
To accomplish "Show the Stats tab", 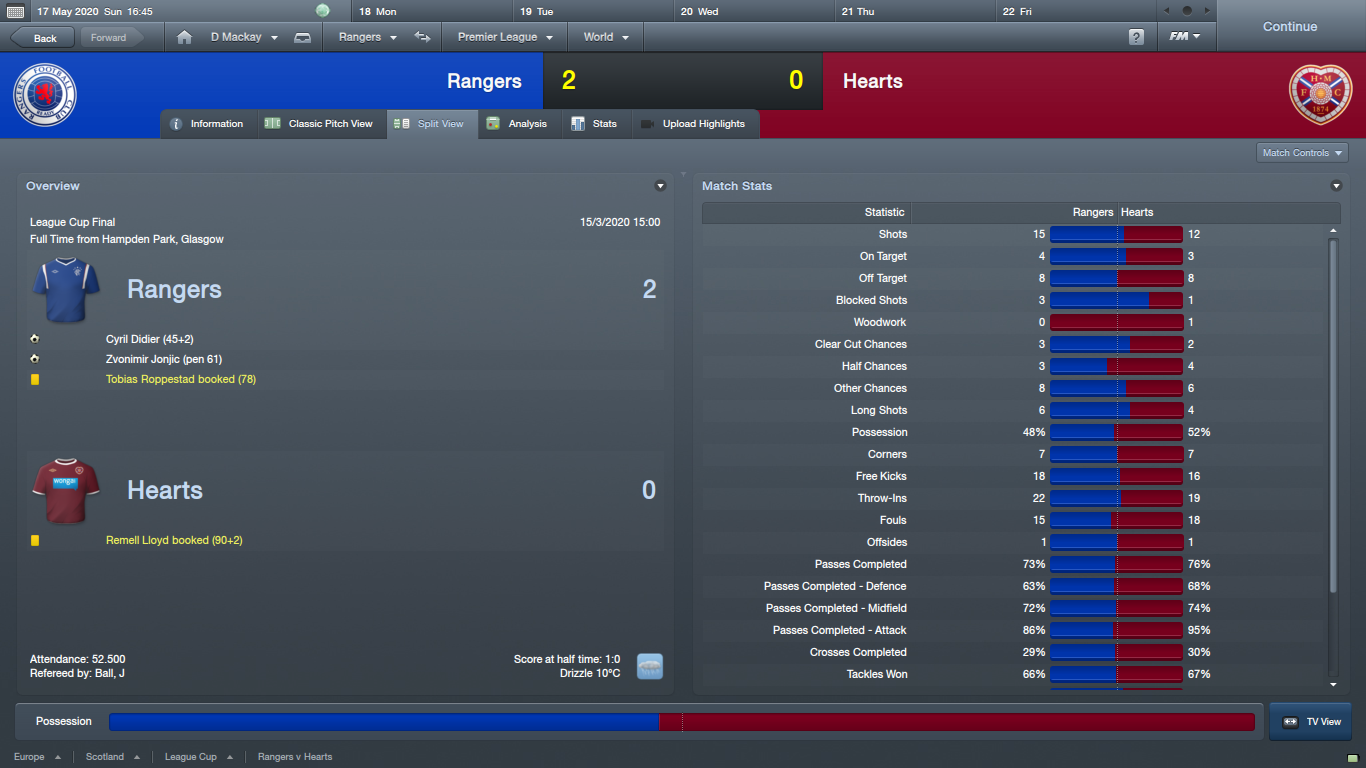I will tap(595, 124).
